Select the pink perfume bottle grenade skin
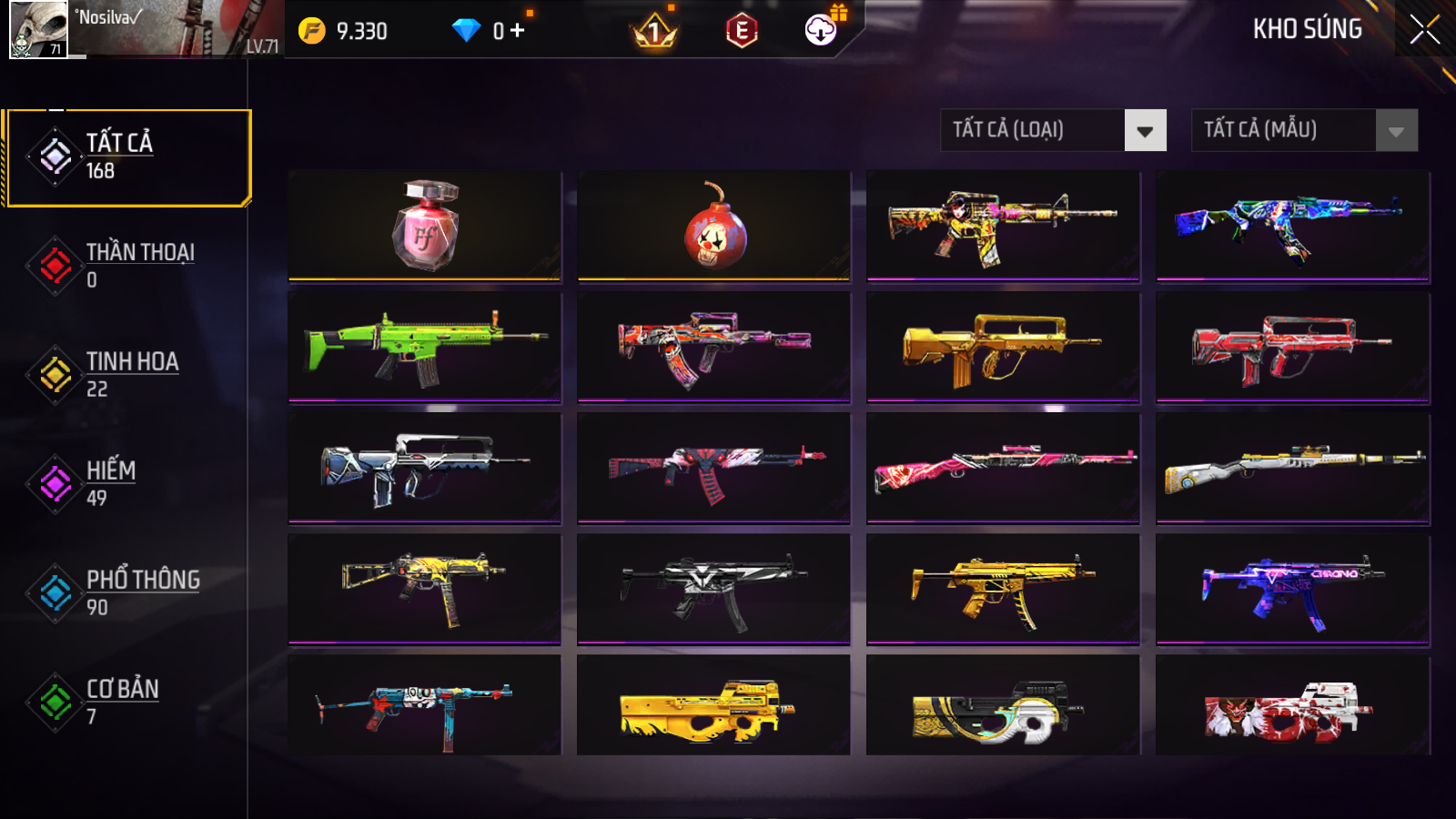Image resolution: width=1456 pixels, height=819 pixels. point(425,225)
